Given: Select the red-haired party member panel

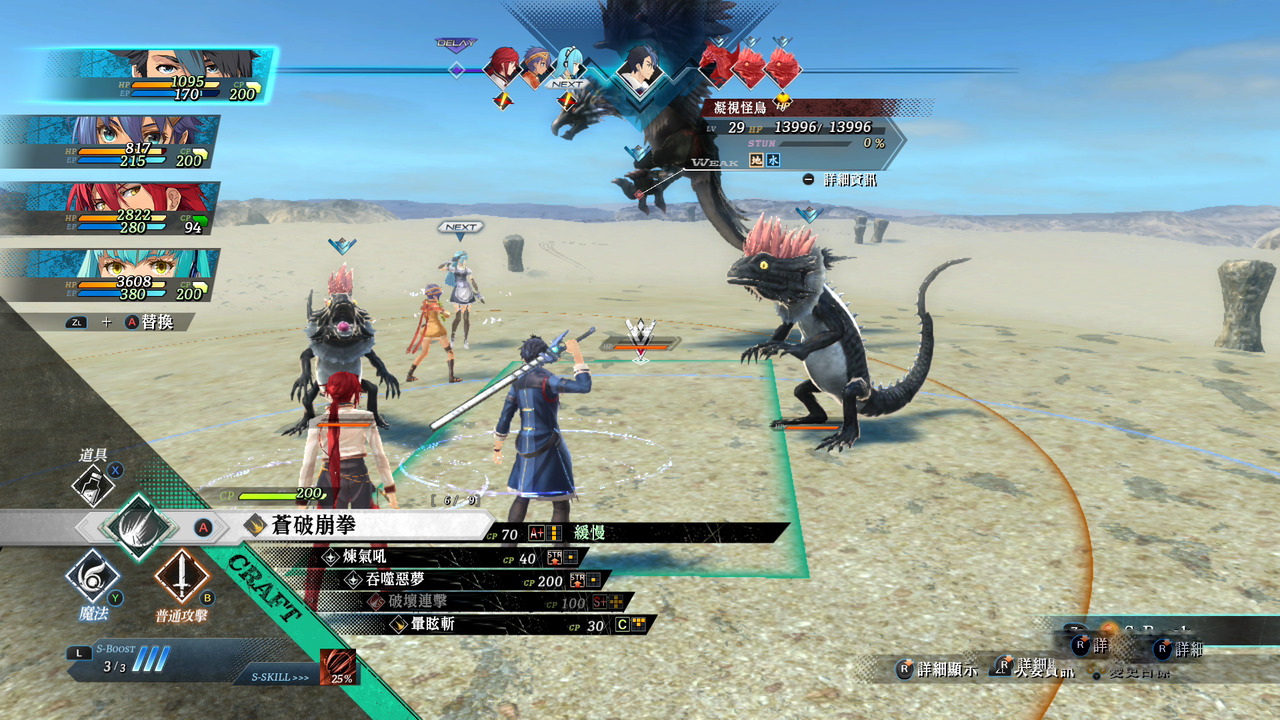Looking at the screenshot, I should pyautogui.click(x=110, y=209).
